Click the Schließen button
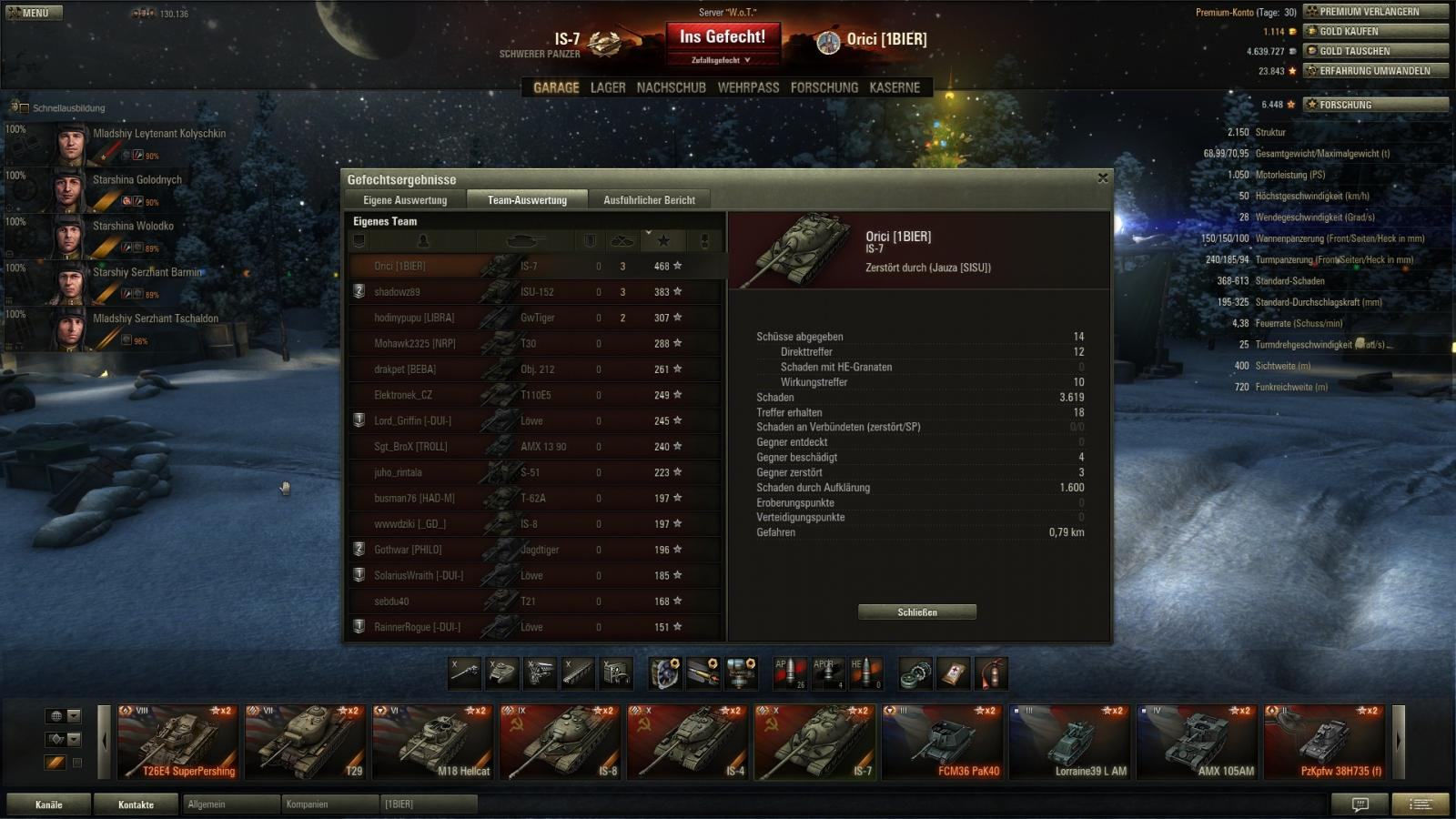The image size is (1456, 819). [x=916, y=612]
